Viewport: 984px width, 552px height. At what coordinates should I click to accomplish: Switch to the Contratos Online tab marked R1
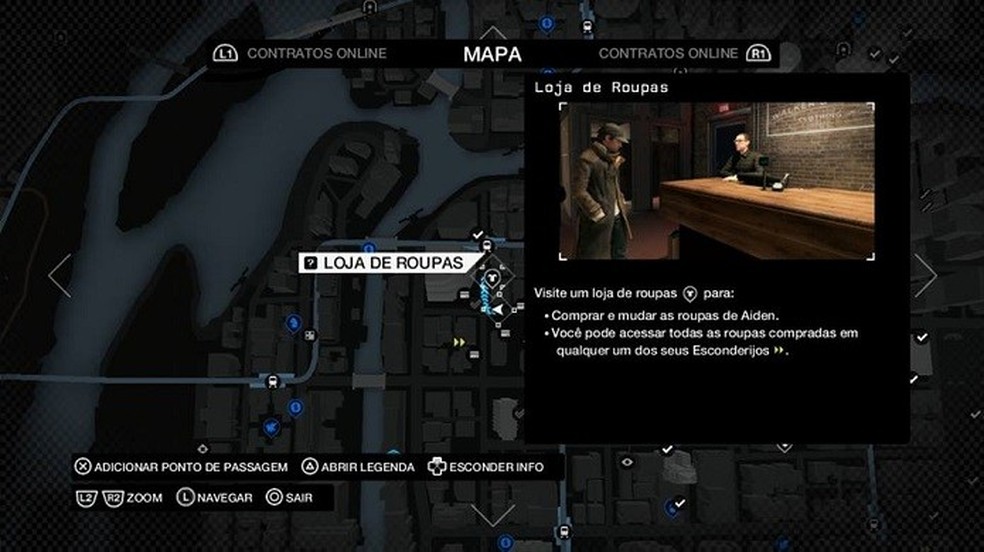(684, 53)
